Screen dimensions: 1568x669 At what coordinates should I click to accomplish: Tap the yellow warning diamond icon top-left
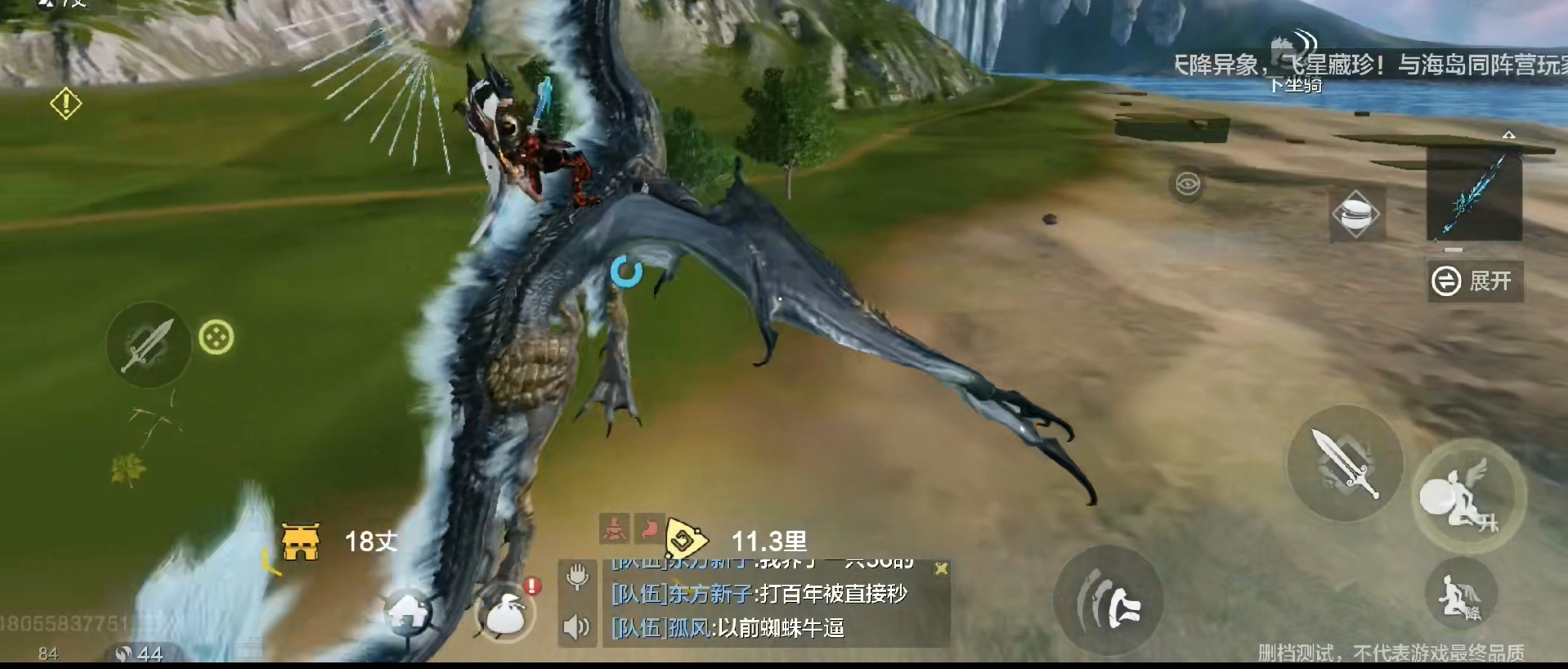point(65,103)
